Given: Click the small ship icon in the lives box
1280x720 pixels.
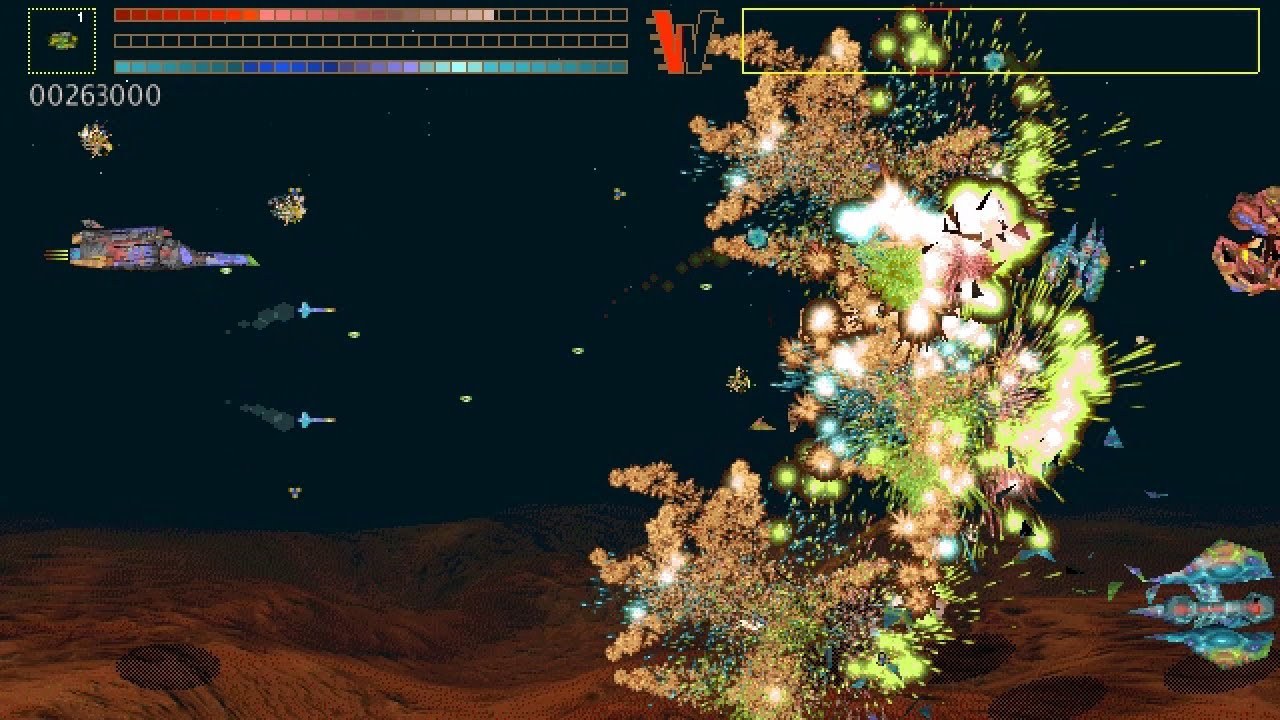Looking at the screenshot, I should click(60, 42).
